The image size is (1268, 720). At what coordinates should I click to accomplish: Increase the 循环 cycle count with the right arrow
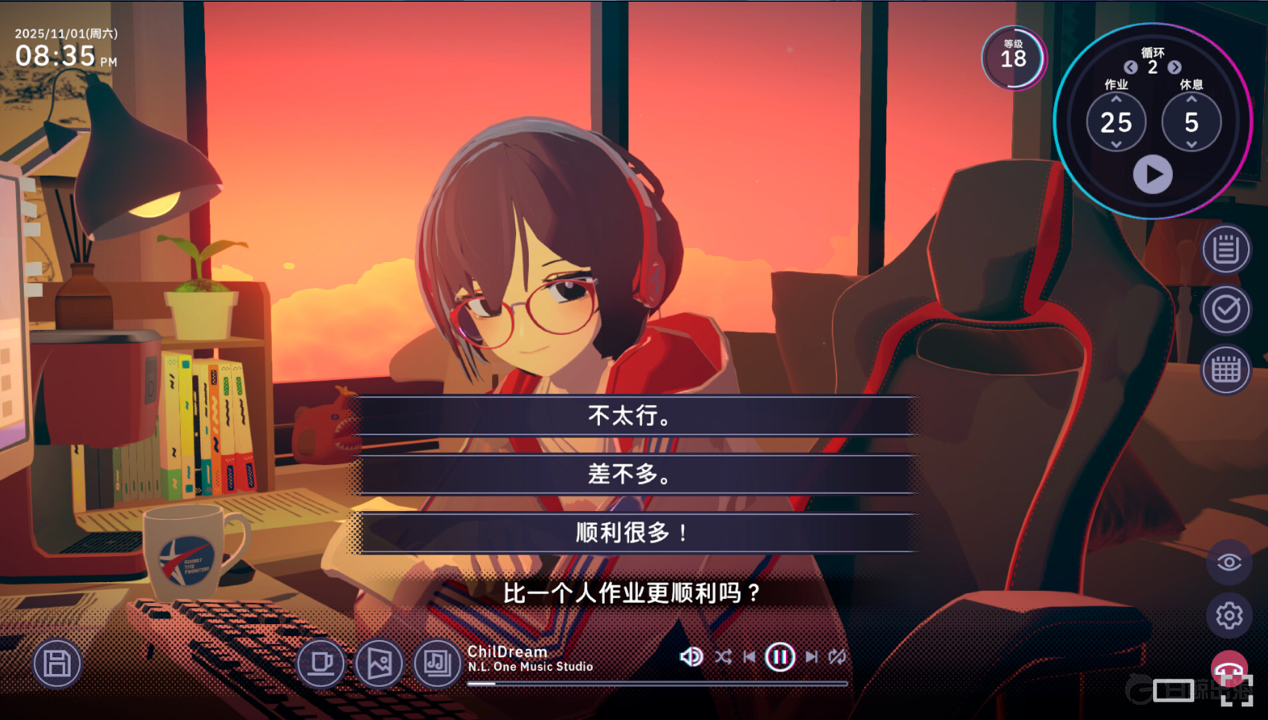tap(1175, 67)
